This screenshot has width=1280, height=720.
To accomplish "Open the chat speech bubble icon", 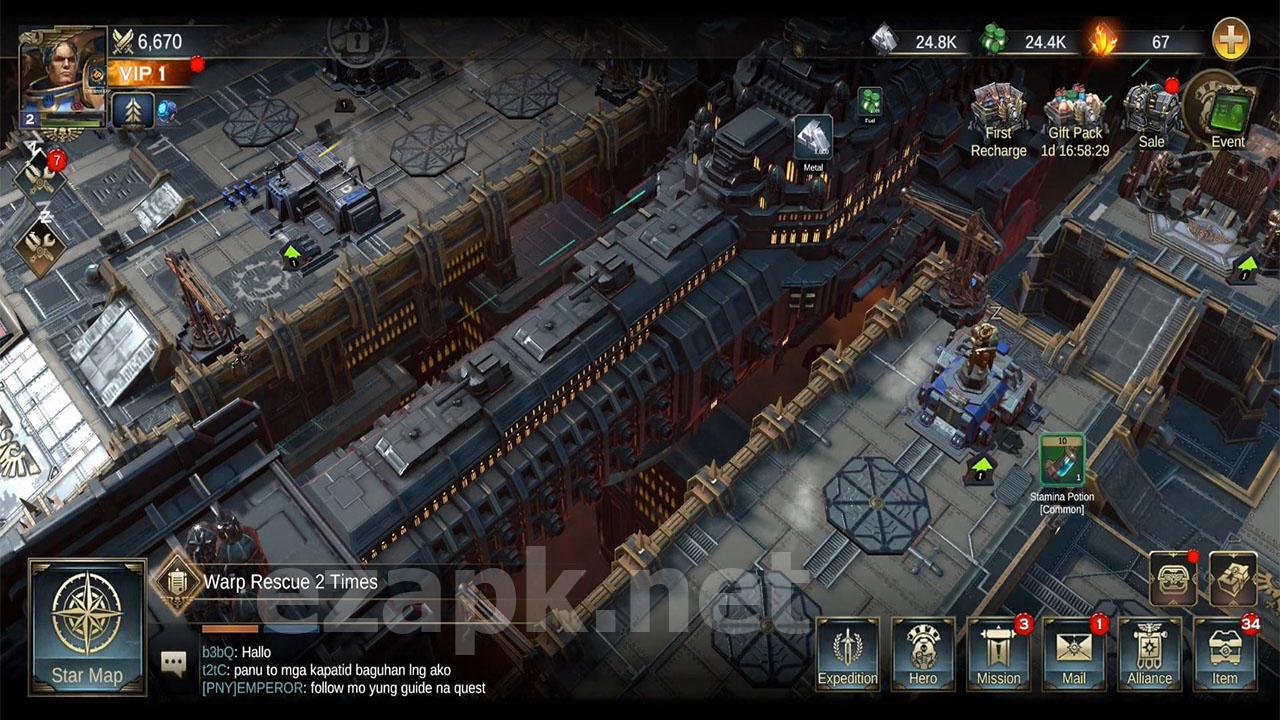I will click(174, 662).
